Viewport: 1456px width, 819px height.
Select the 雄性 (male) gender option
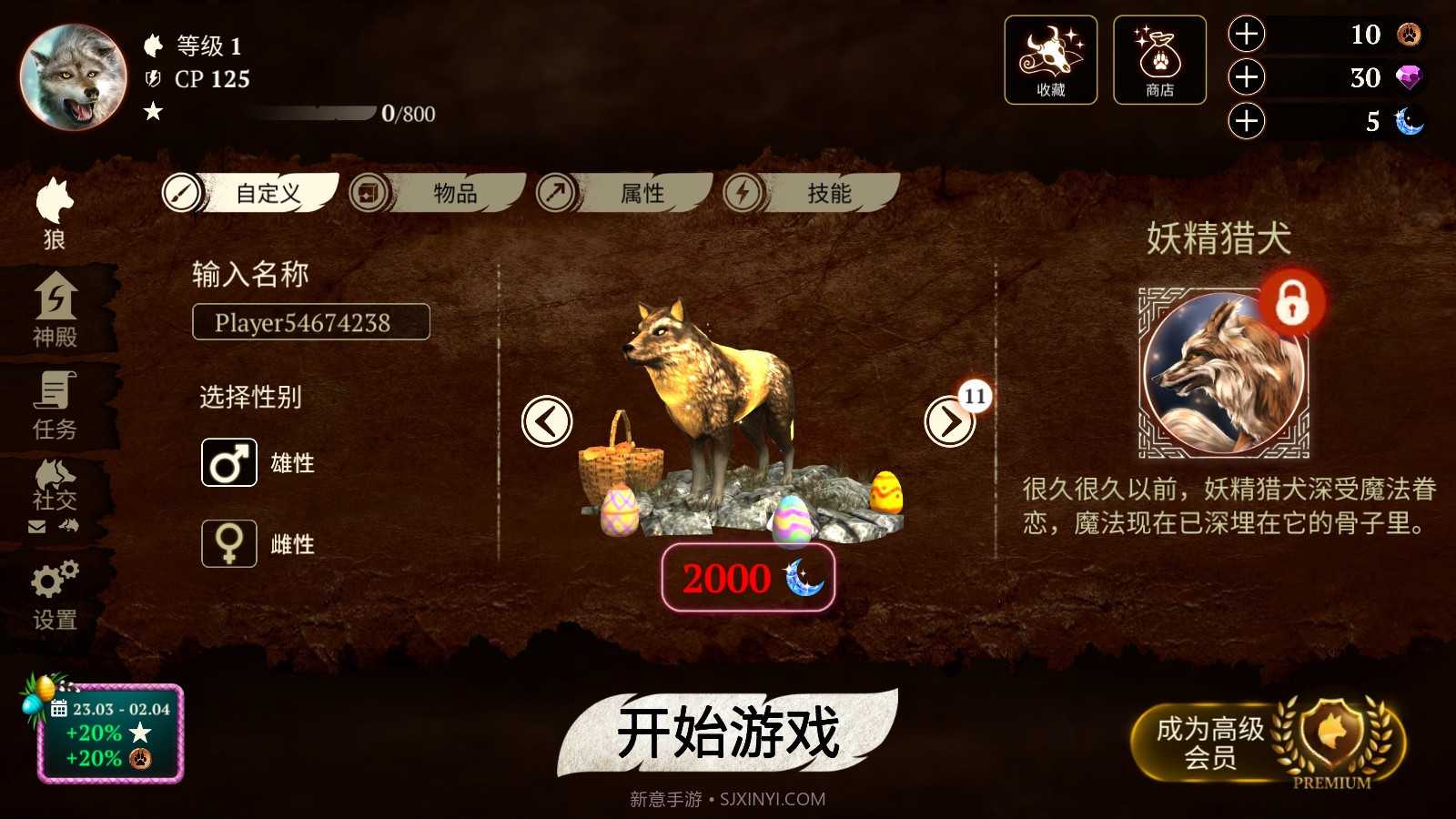(228, 462)
